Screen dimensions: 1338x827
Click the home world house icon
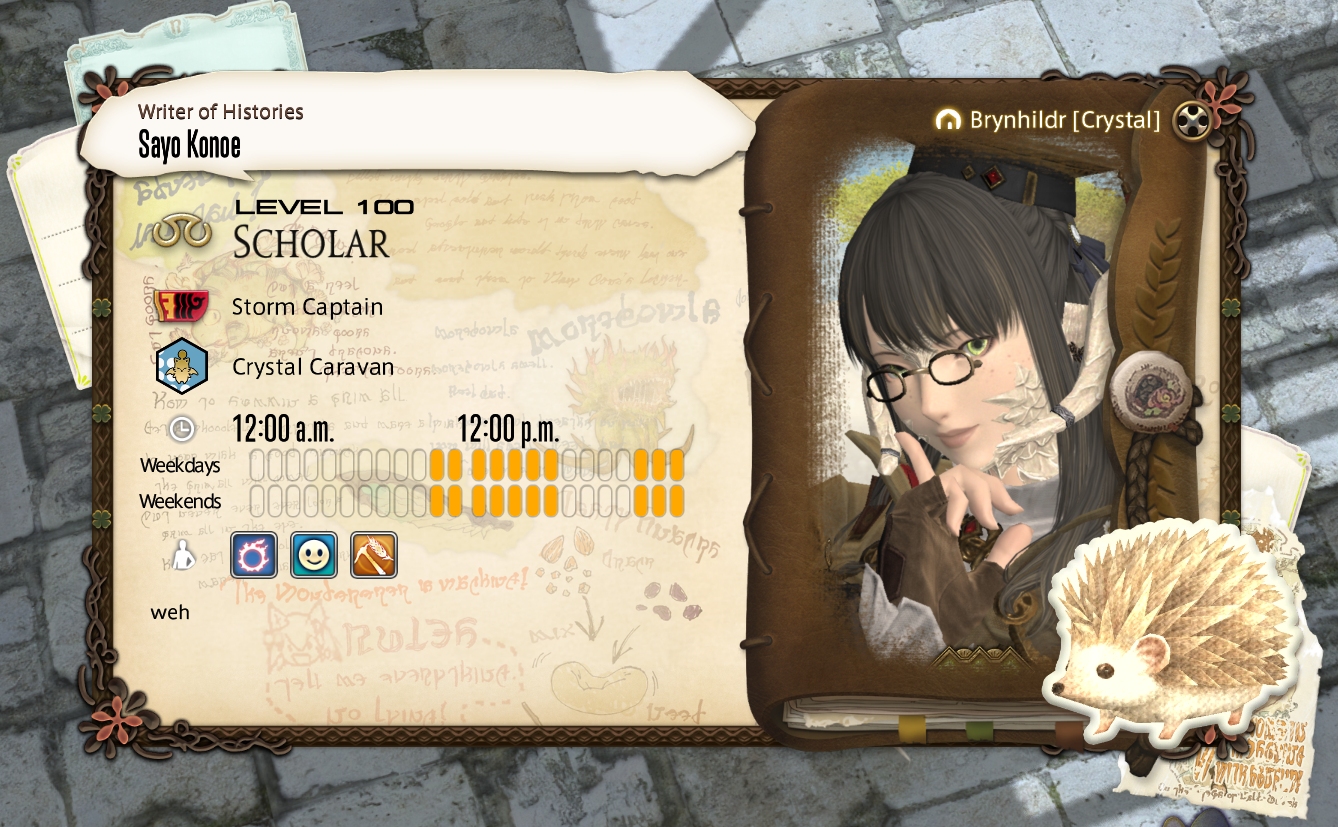[x=948, y=121]
